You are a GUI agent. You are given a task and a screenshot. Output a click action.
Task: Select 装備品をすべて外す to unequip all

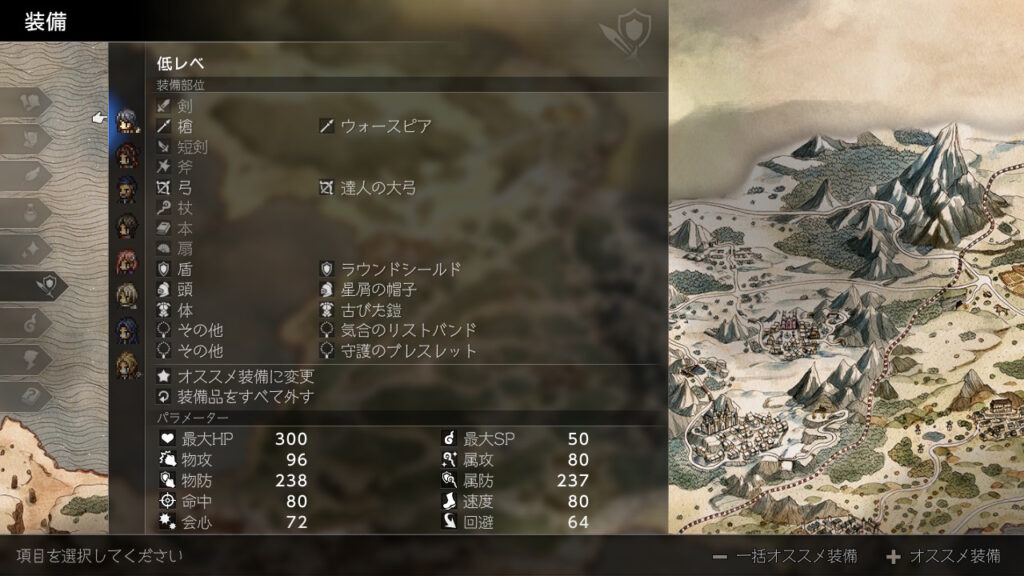coord(245,397)
